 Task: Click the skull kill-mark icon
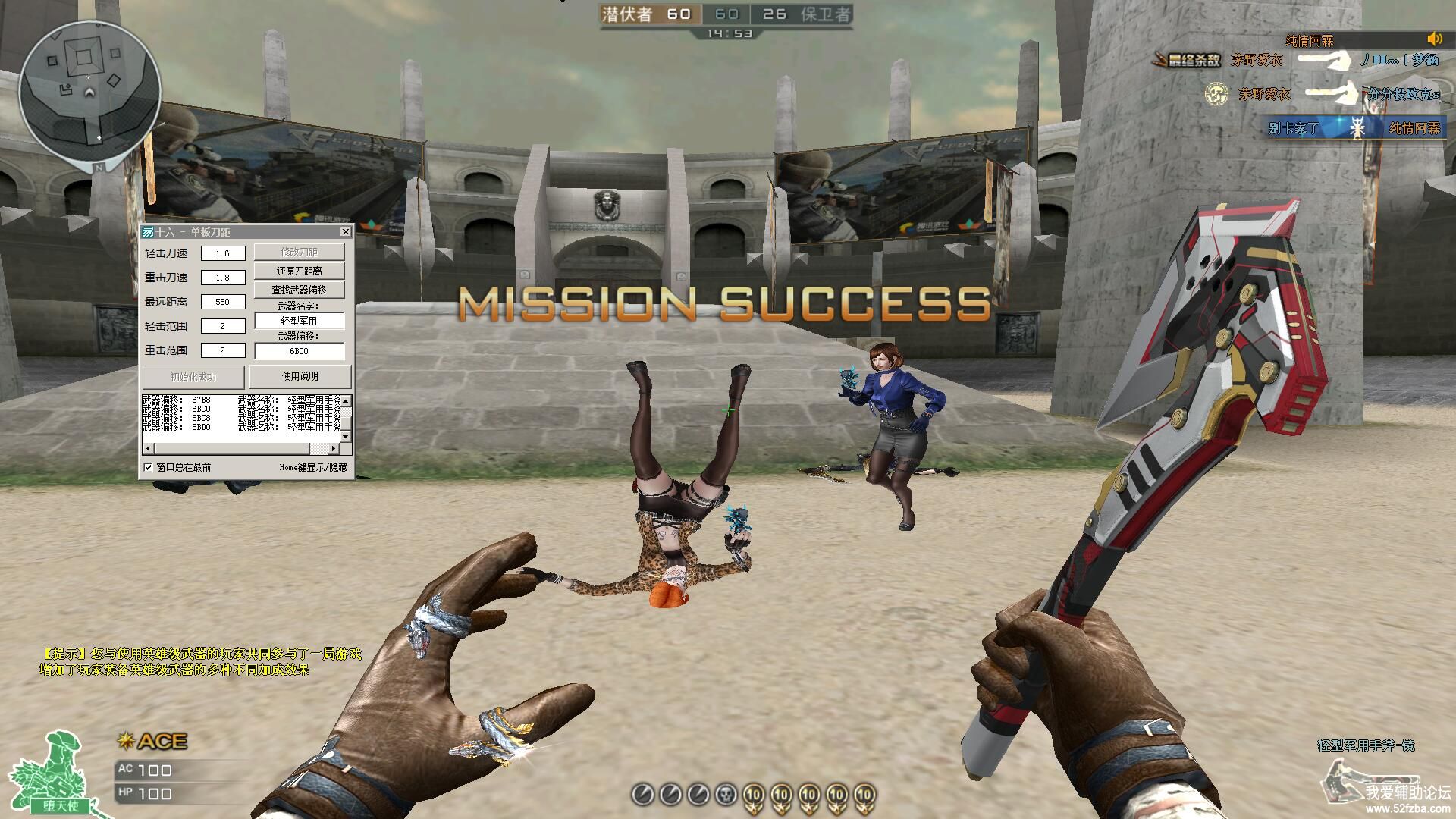click(x=726, y=795)
